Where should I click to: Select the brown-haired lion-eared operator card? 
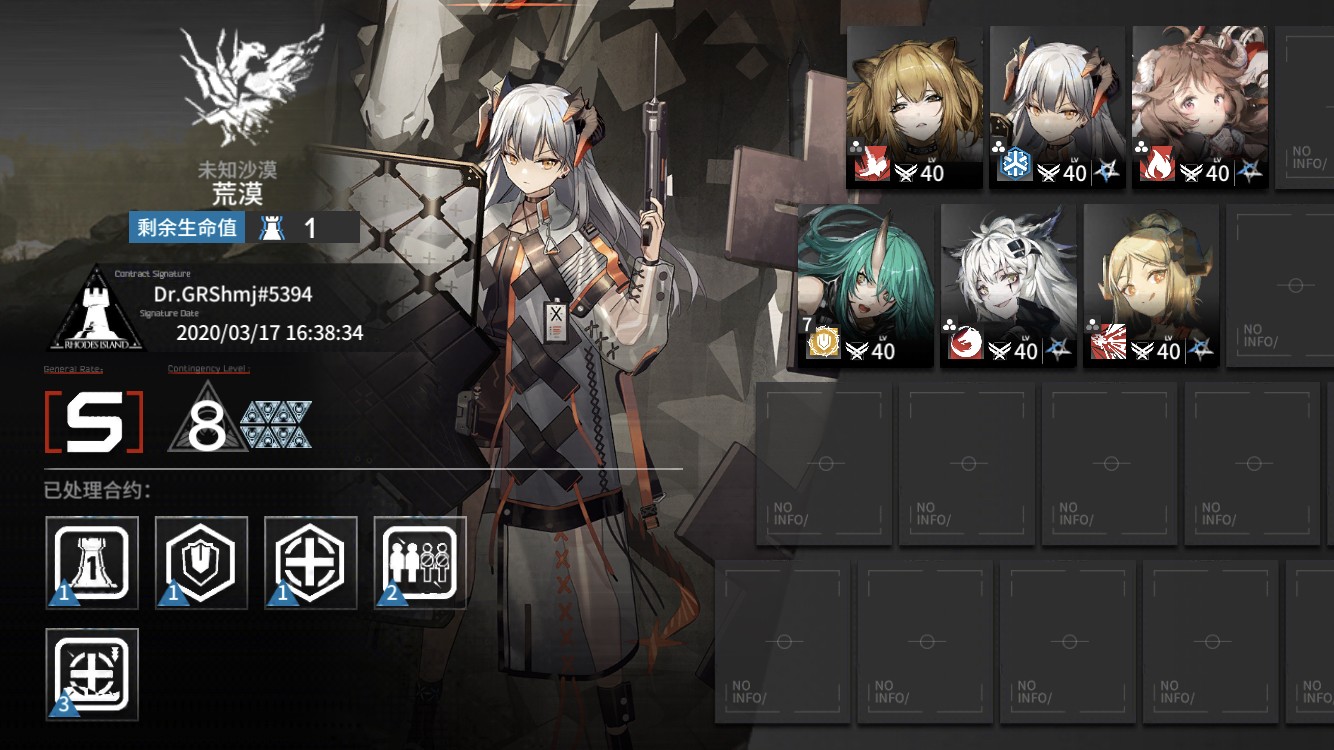coord(914,106)
